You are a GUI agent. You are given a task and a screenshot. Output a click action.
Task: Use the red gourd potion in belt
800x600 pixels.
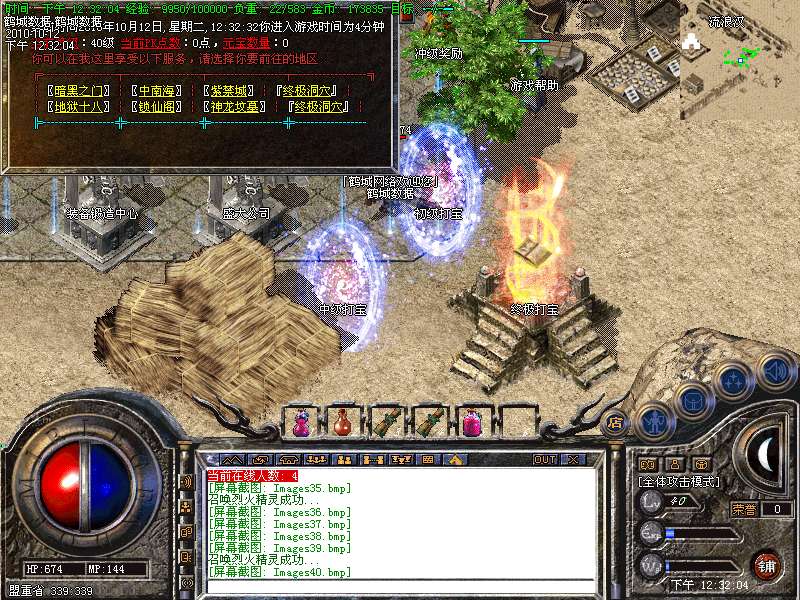click(343, 422)
